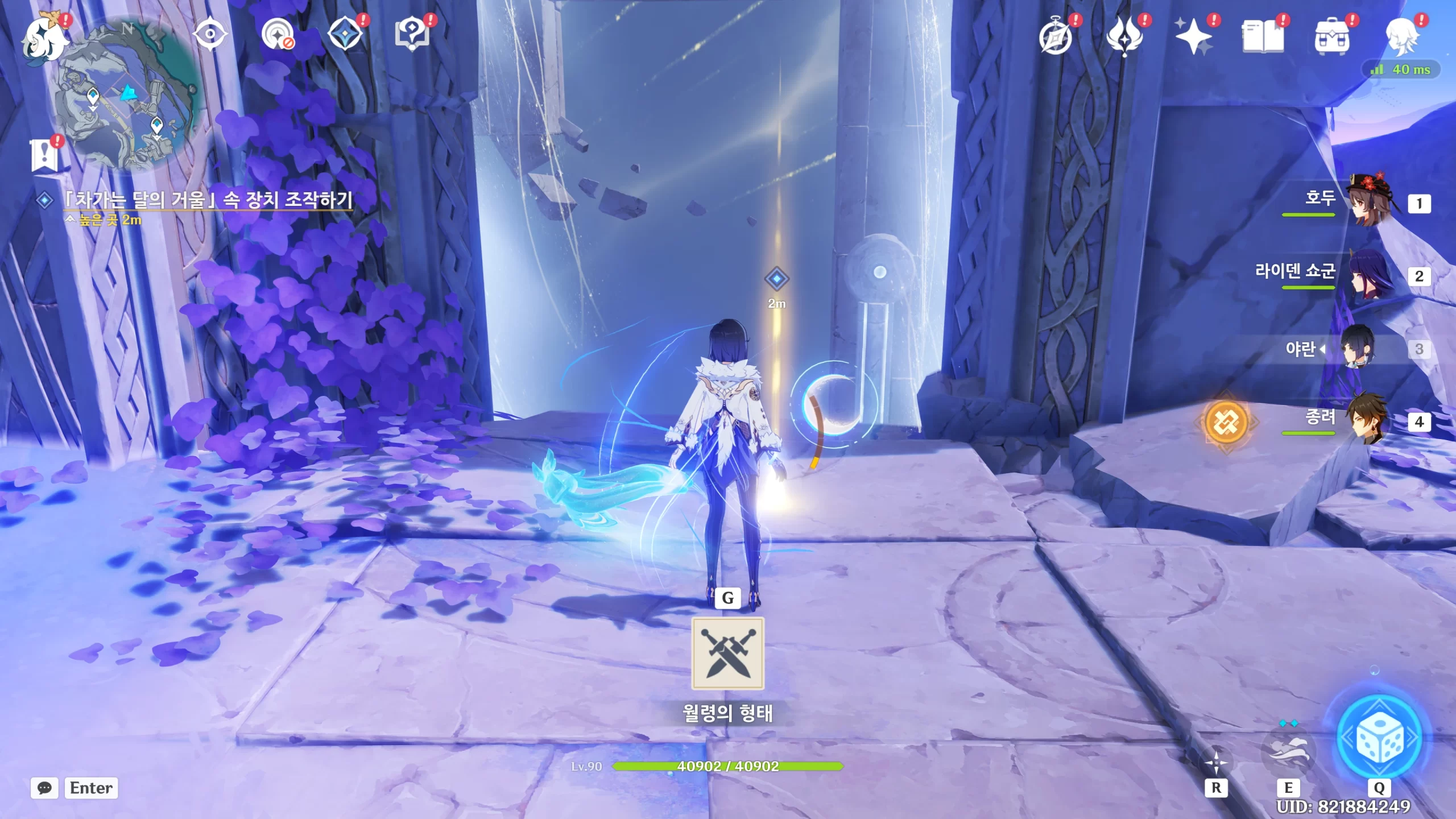This screenshot has height=819, width=1456.
Task: Open the Wish star icon
Action: [x=1193, y=36]
